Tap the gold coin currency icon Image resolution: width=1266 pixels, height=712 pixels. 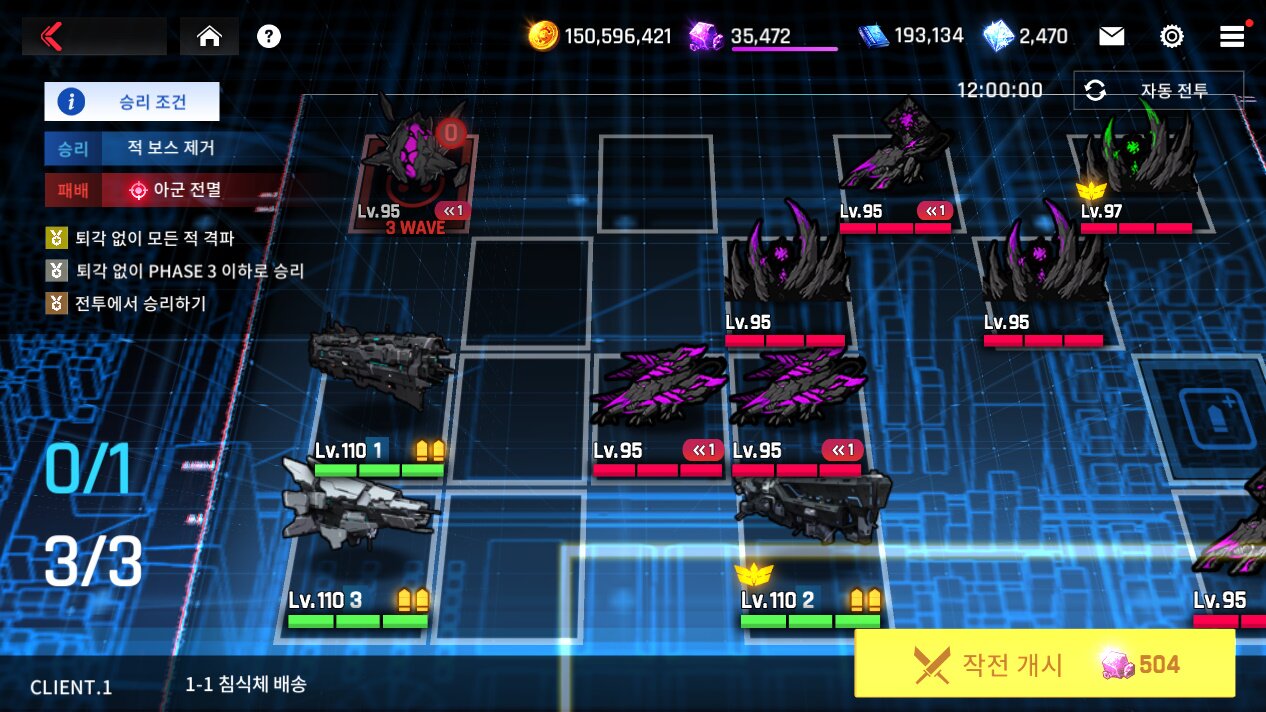[543, 37]
